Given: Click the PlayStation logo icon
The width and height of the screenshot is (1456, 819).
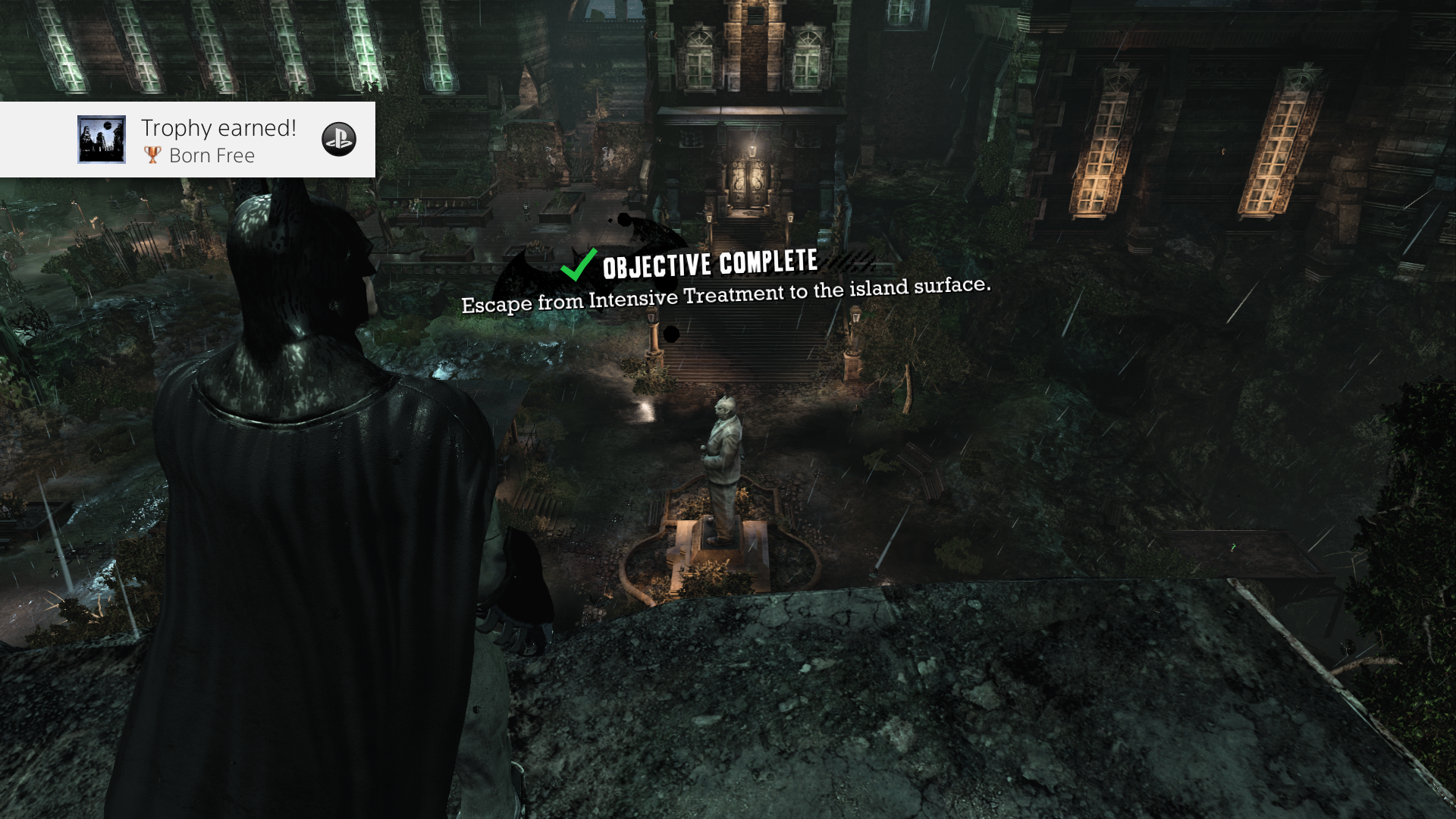Looking at the screenshot, I should click(x=340, y=140).
